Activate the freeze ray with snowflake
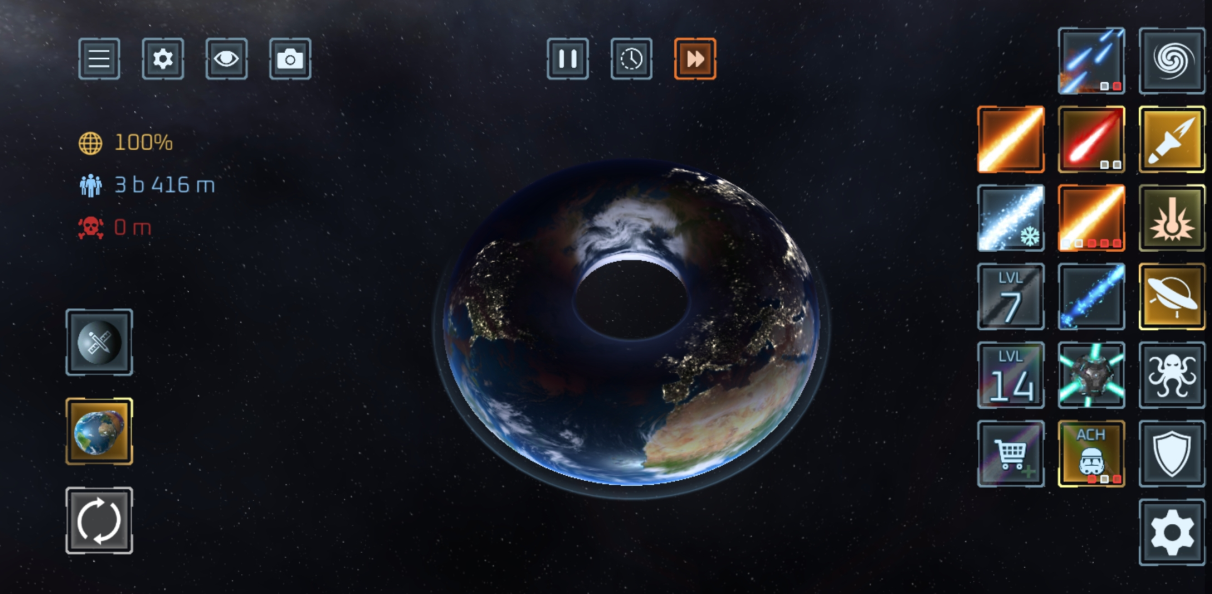This screenshot has width=1212, height=594. point(1011,218)
